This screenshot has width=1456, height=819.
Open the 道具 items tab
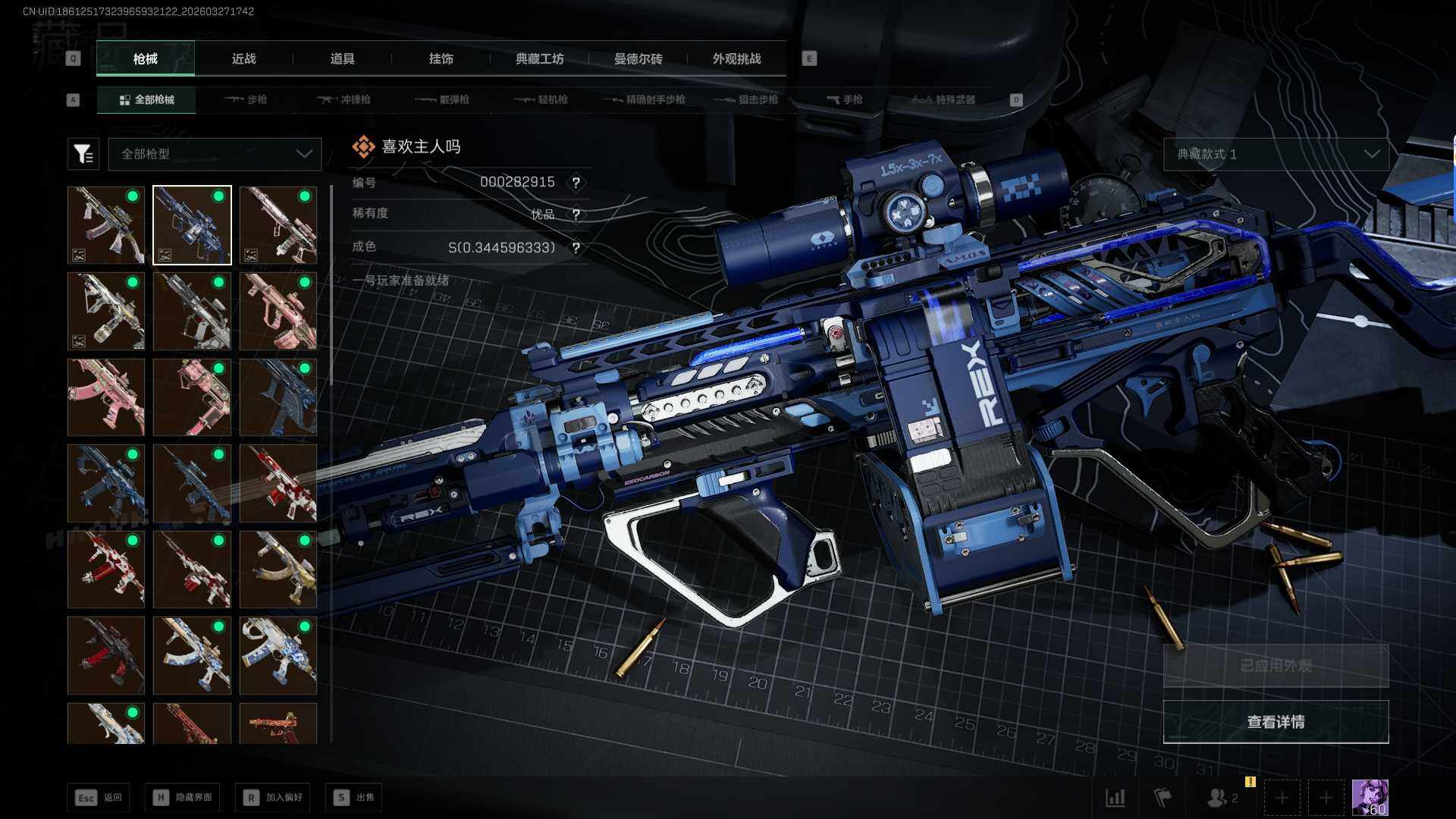342,58
